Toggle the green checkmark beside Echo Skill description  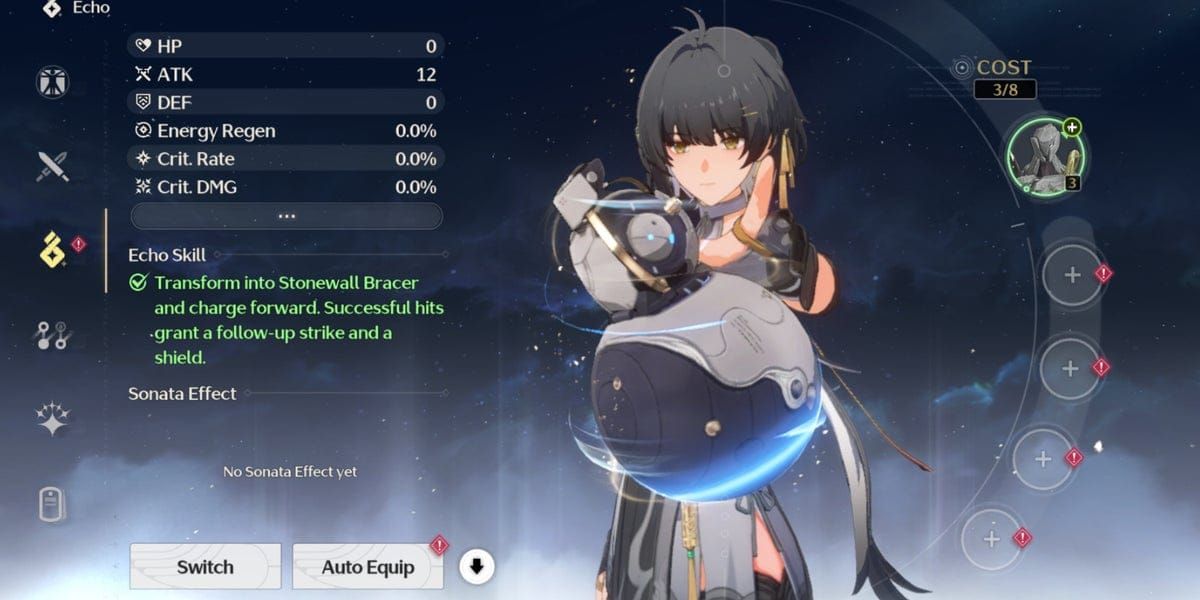click(138, 283)
